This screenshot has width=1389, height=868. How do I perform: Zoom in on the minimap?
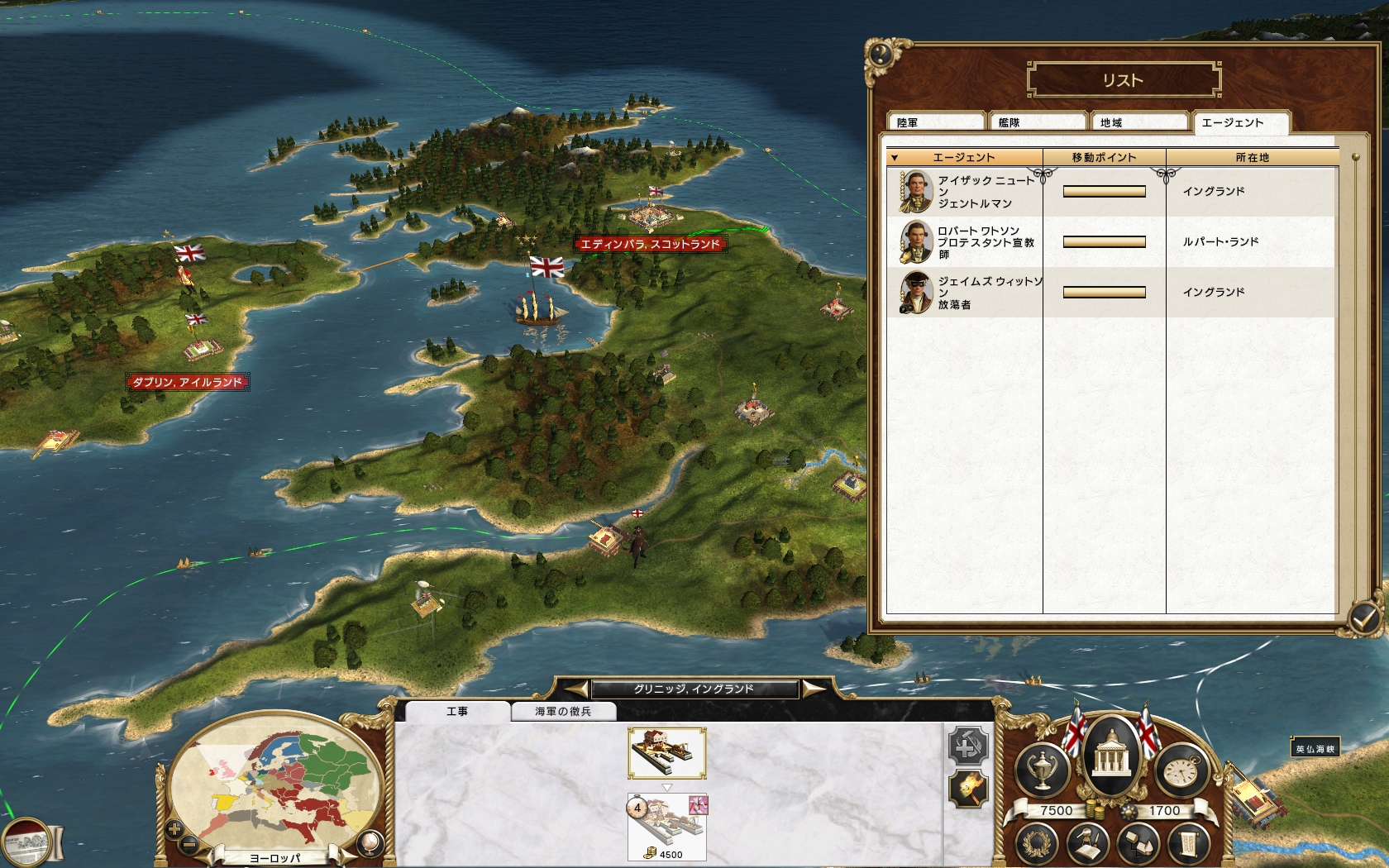pyautogui.click(x=174, y=828)
